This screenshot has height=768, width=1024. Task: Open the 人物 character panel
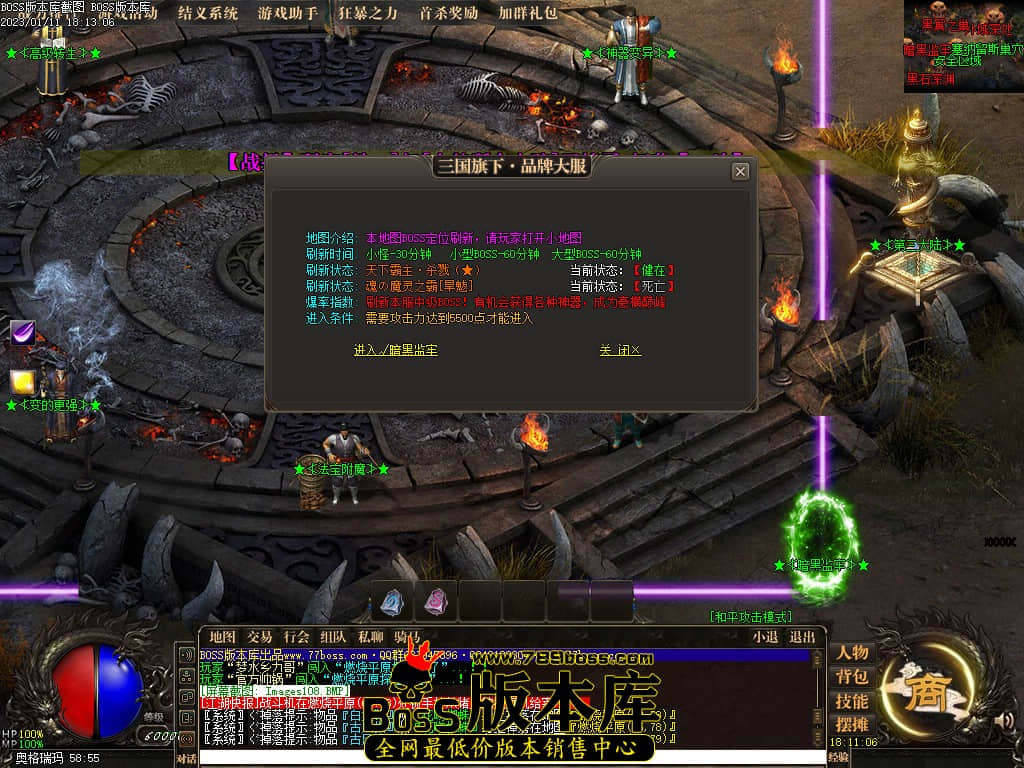pos(852,652)
